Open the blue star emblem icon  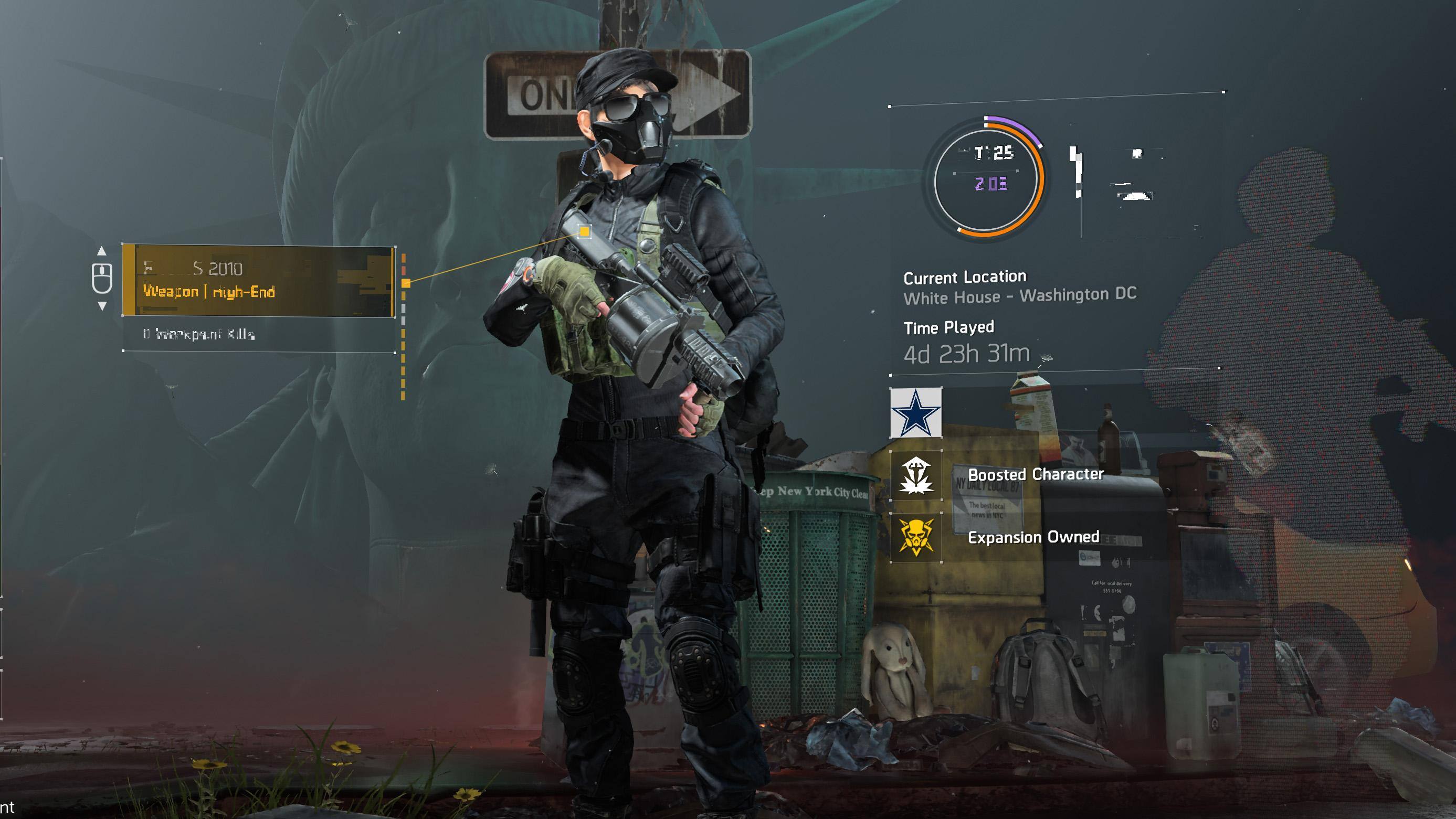pyautogui.click(x=916, y=413)
